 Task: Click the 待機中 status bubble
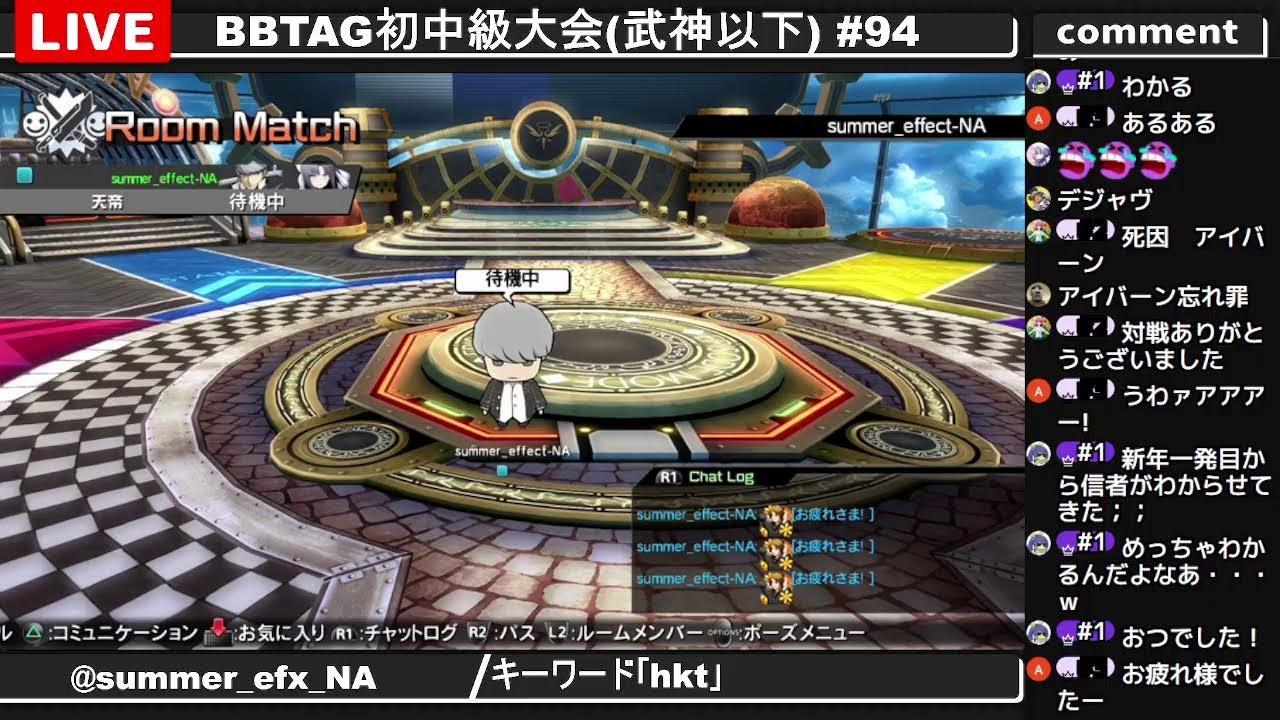pyautogui.click(x=514, y=282)
